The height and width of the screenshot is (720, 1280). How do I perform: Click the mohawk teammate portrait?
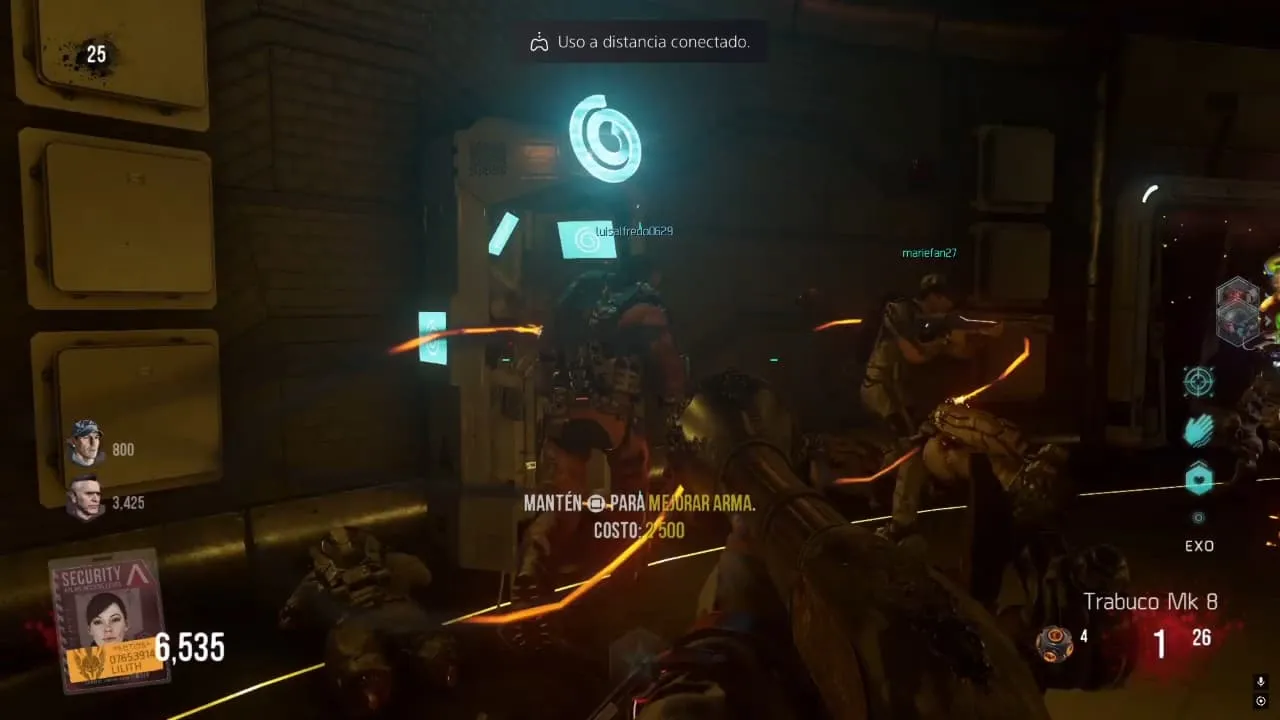point(86,498)
